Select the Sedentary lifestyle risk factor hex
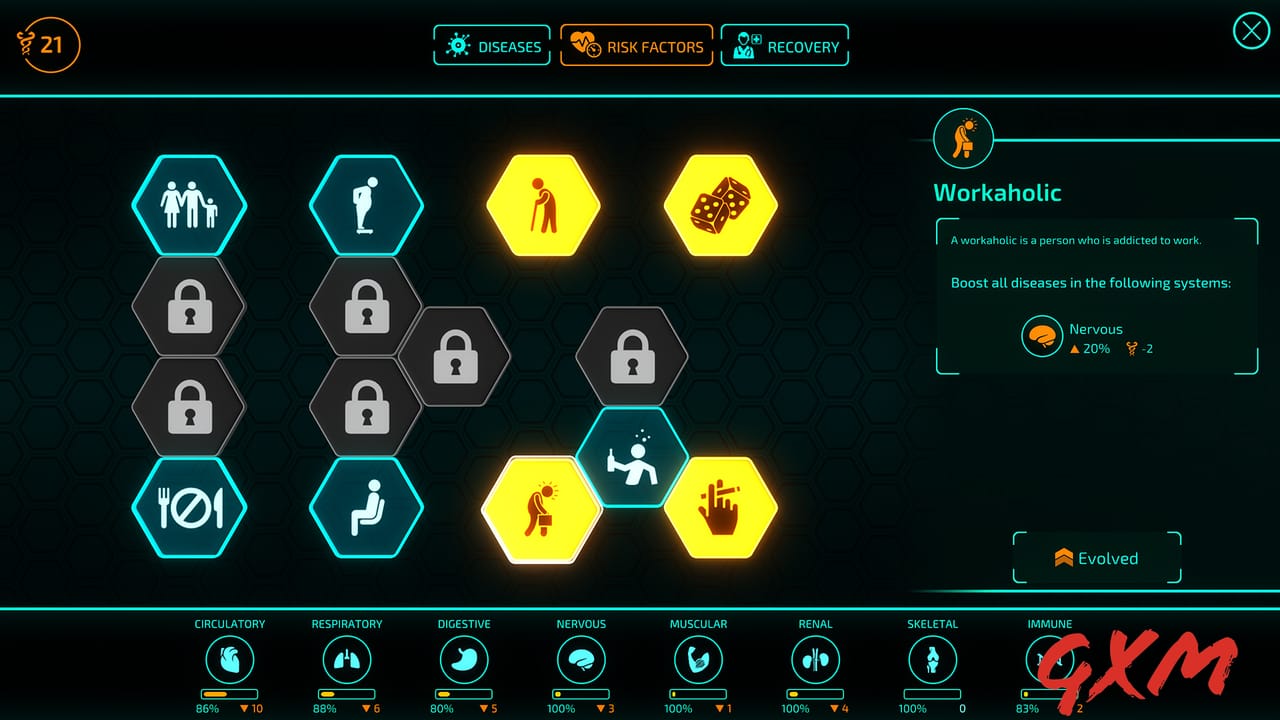 pos(365,506)
